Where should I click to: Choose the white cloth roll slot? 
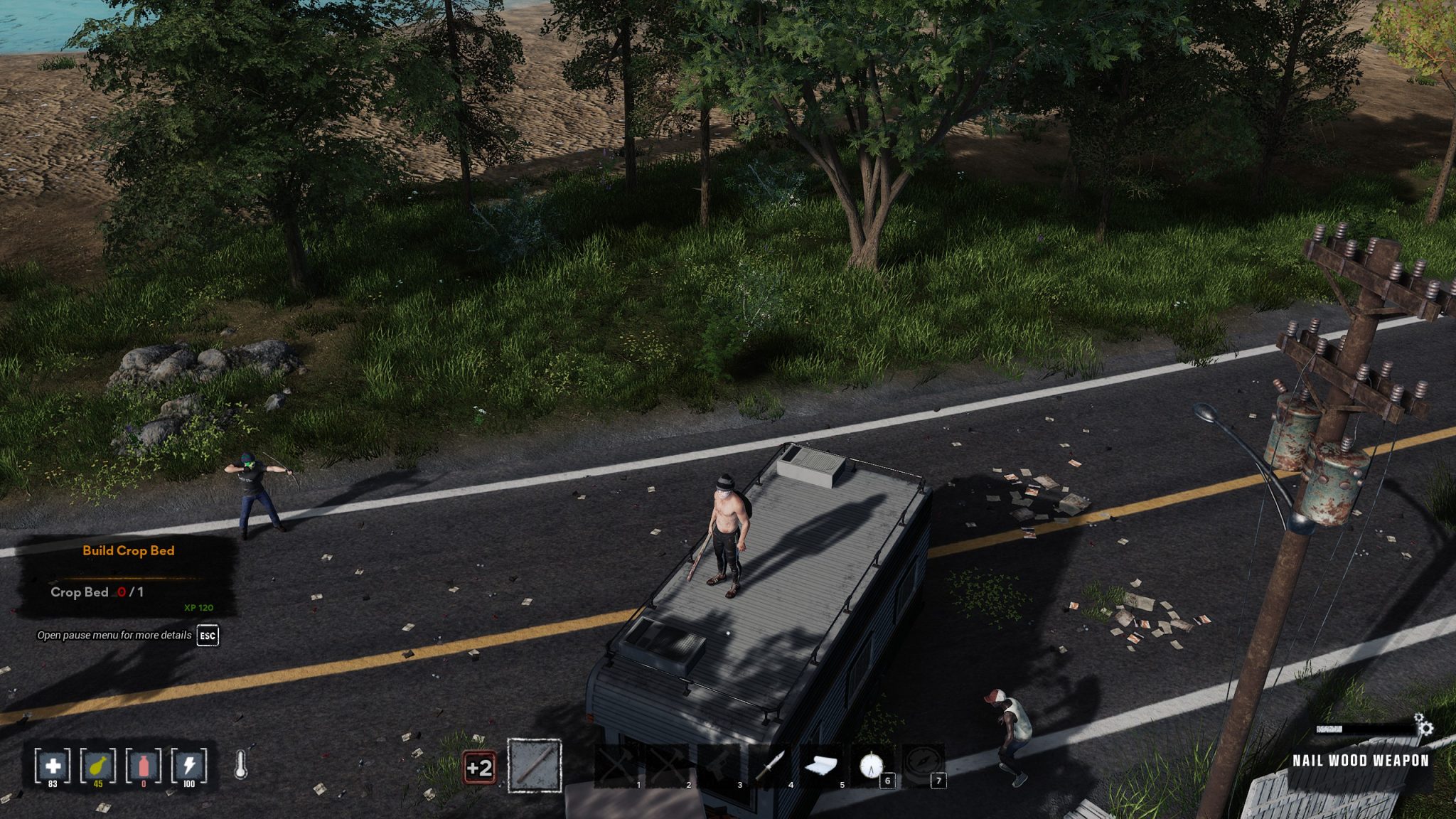(822, 766)
